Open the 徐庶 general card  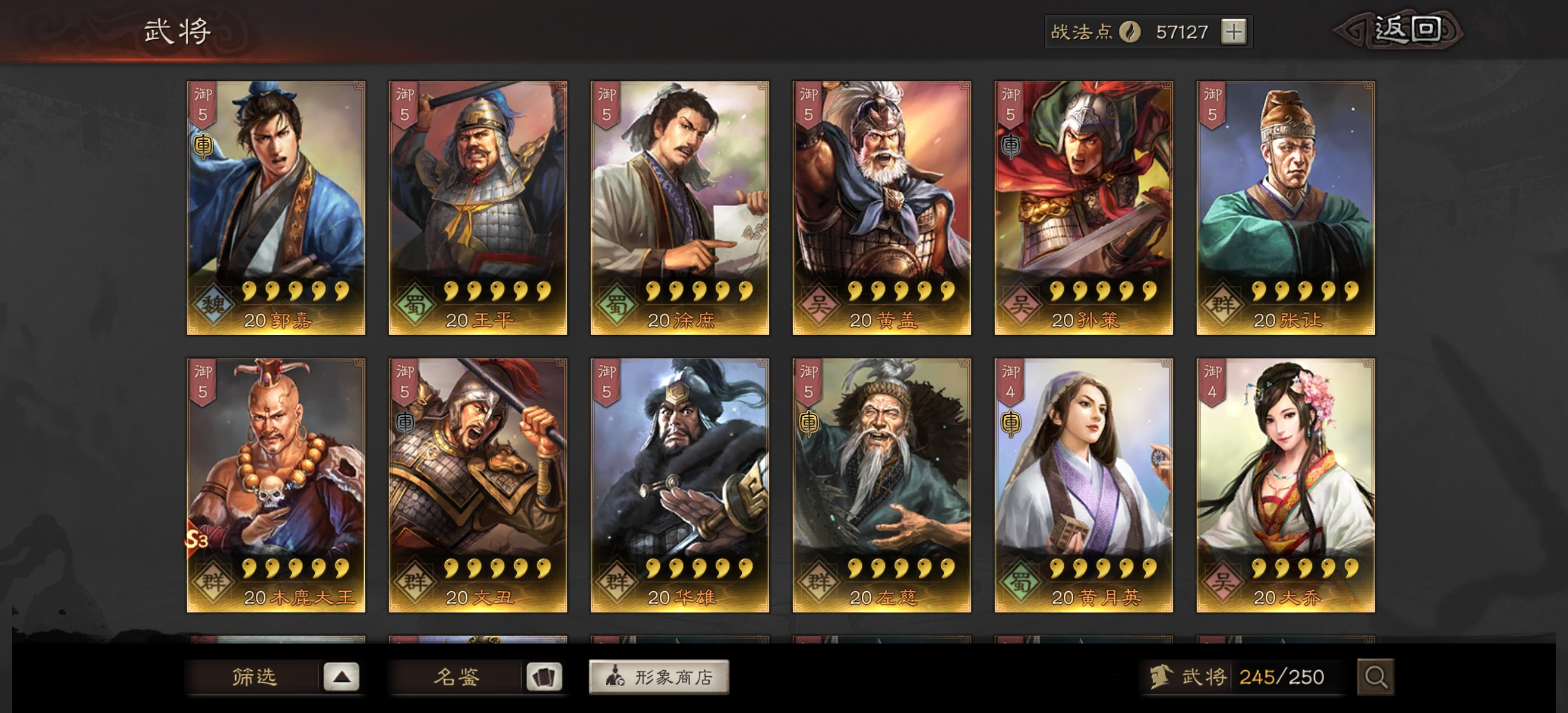click(x=680, y=207)
